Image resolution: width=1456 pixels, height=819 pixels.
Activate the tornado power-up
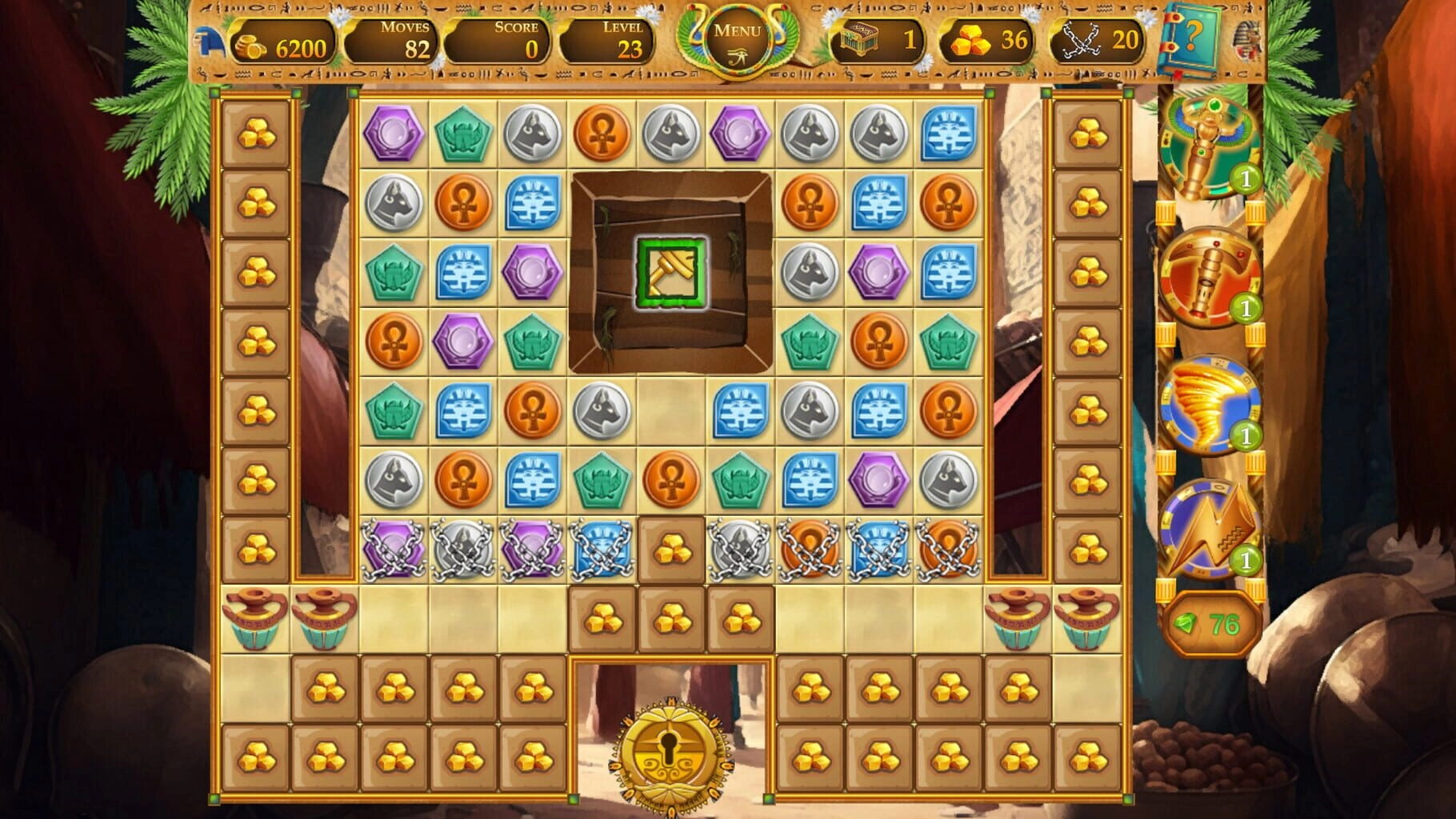(1209, 405)
